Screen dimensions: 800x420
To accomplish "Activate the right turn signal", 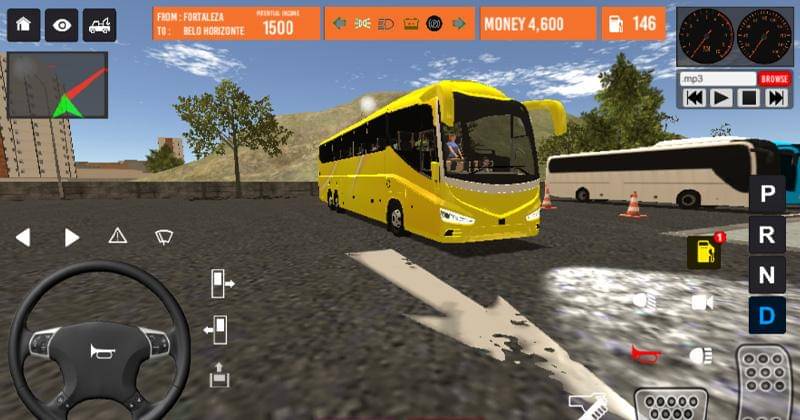I will [71, 237].
